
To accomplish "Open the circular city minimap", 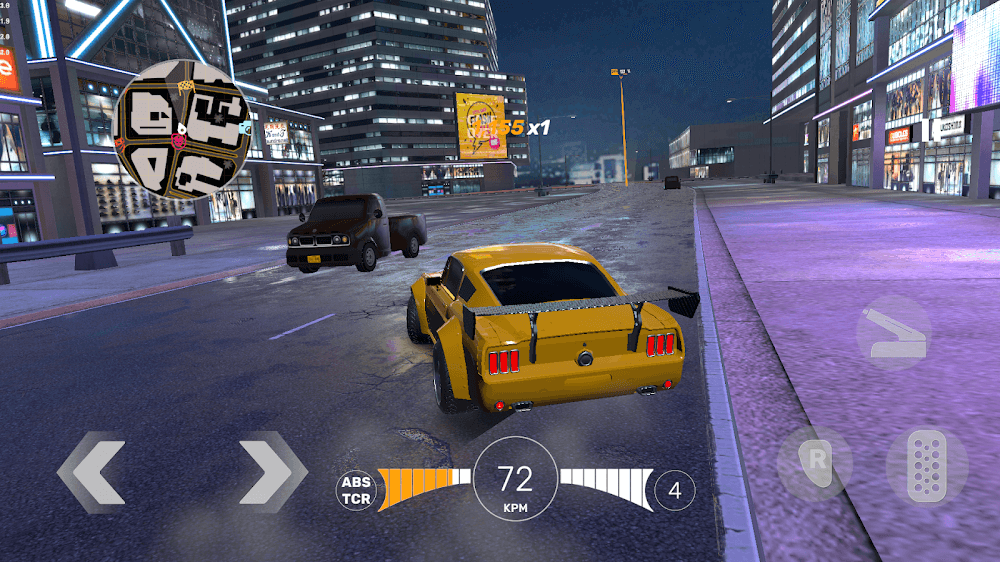I will [x=183, y=129].
